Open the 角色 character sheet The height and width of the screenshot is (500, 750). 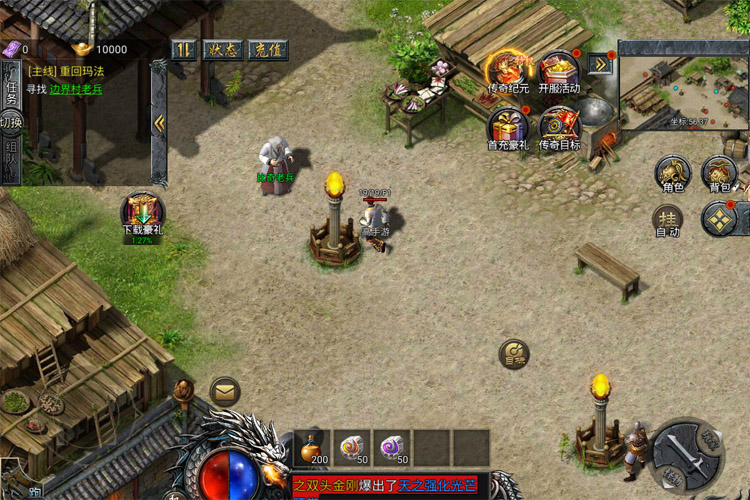[672, 174]
